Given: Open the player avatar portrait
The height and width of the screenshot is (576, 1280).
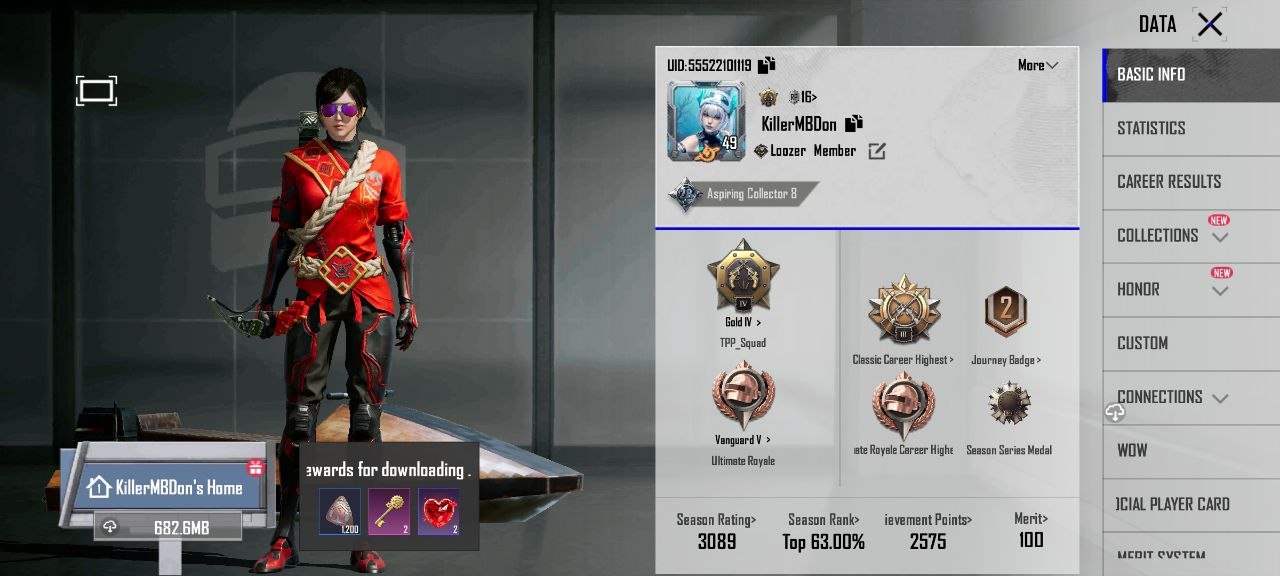Looking at the screenshot, I should 706,122.
